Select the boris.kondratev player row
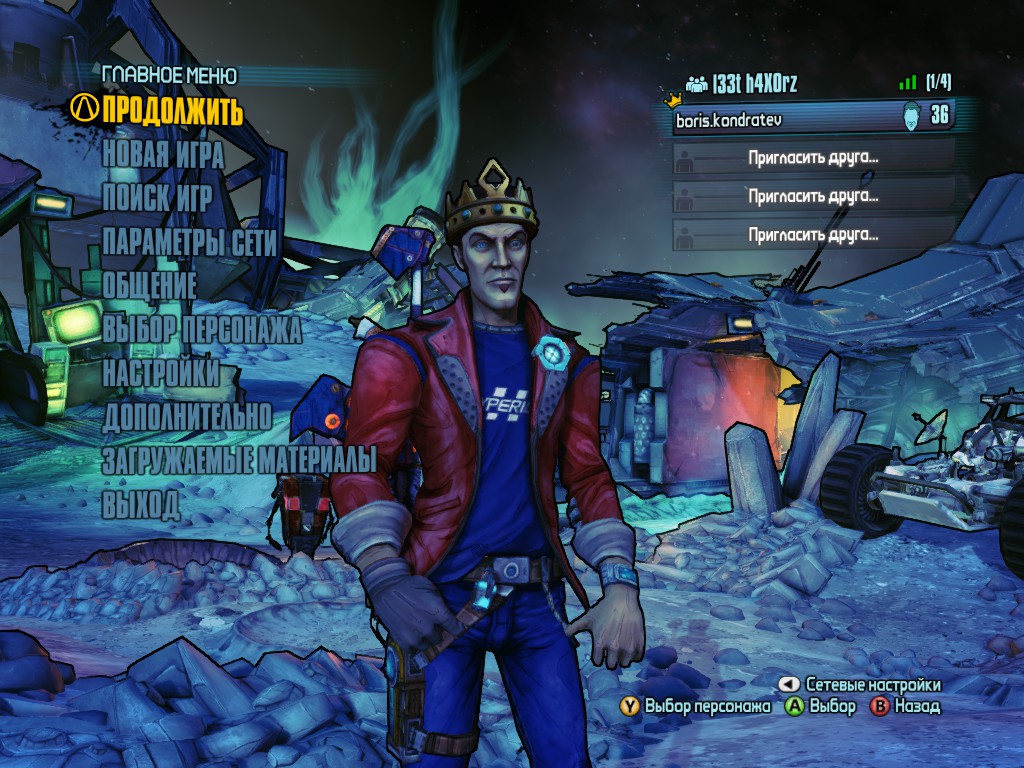This screenshot has width=1024, height=768. [812, 119]
